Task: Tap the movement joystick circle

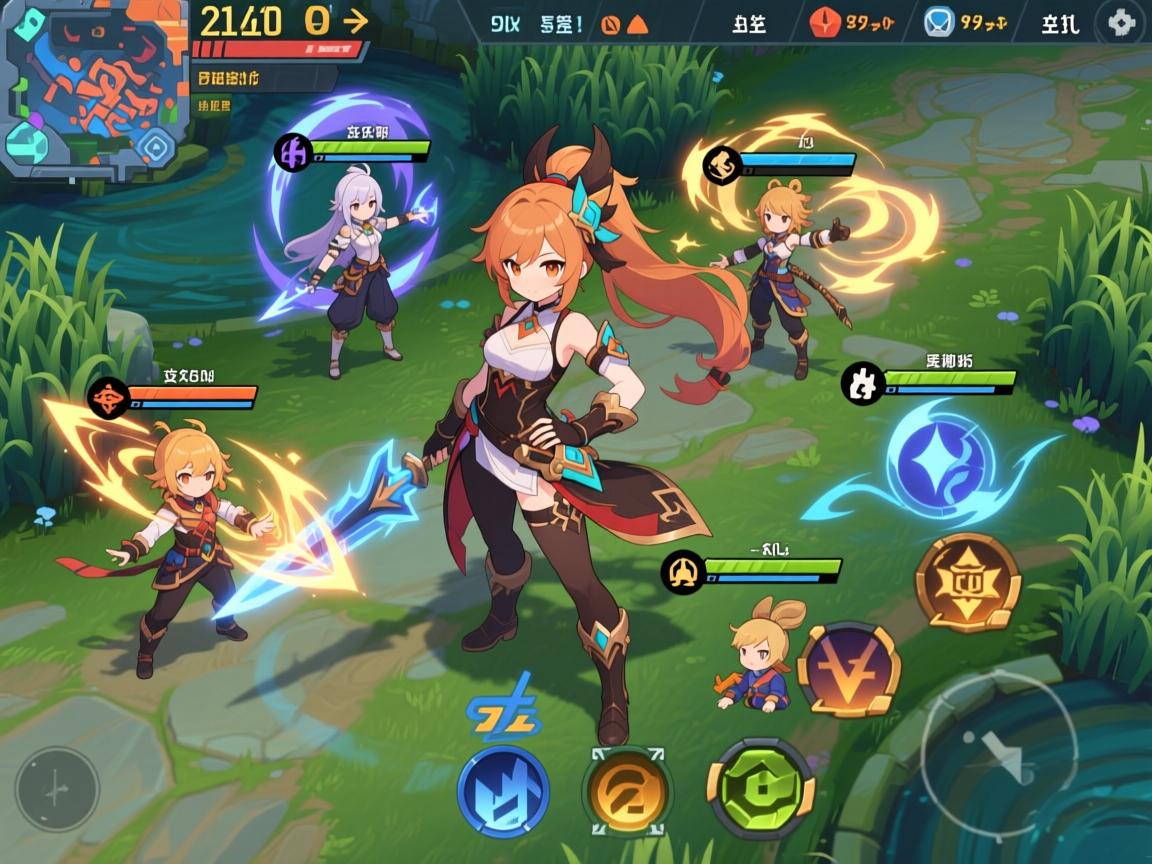Action: [57, 789]
